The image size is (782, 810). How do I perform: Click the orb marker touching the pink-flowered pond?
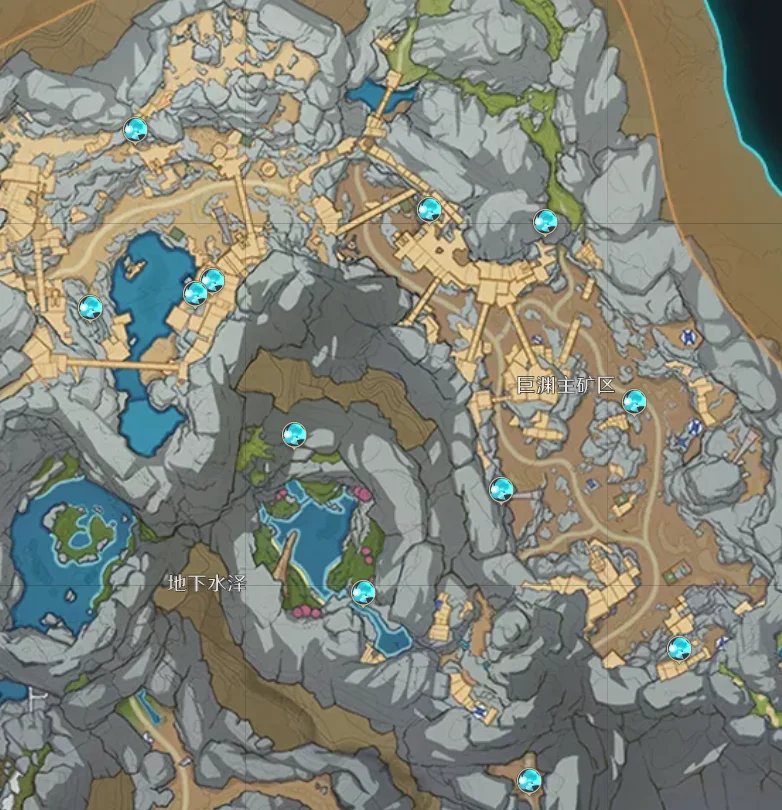point(363,592)
